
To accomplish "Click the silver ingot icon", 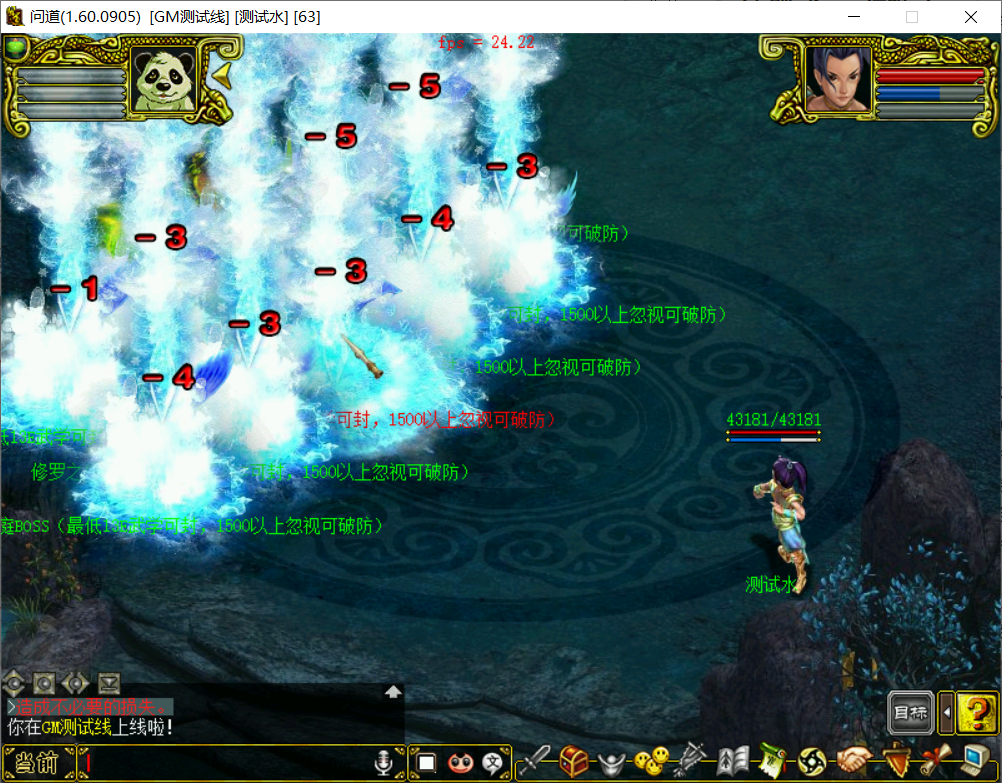I will pyautogui.click(x=612, y=763).
